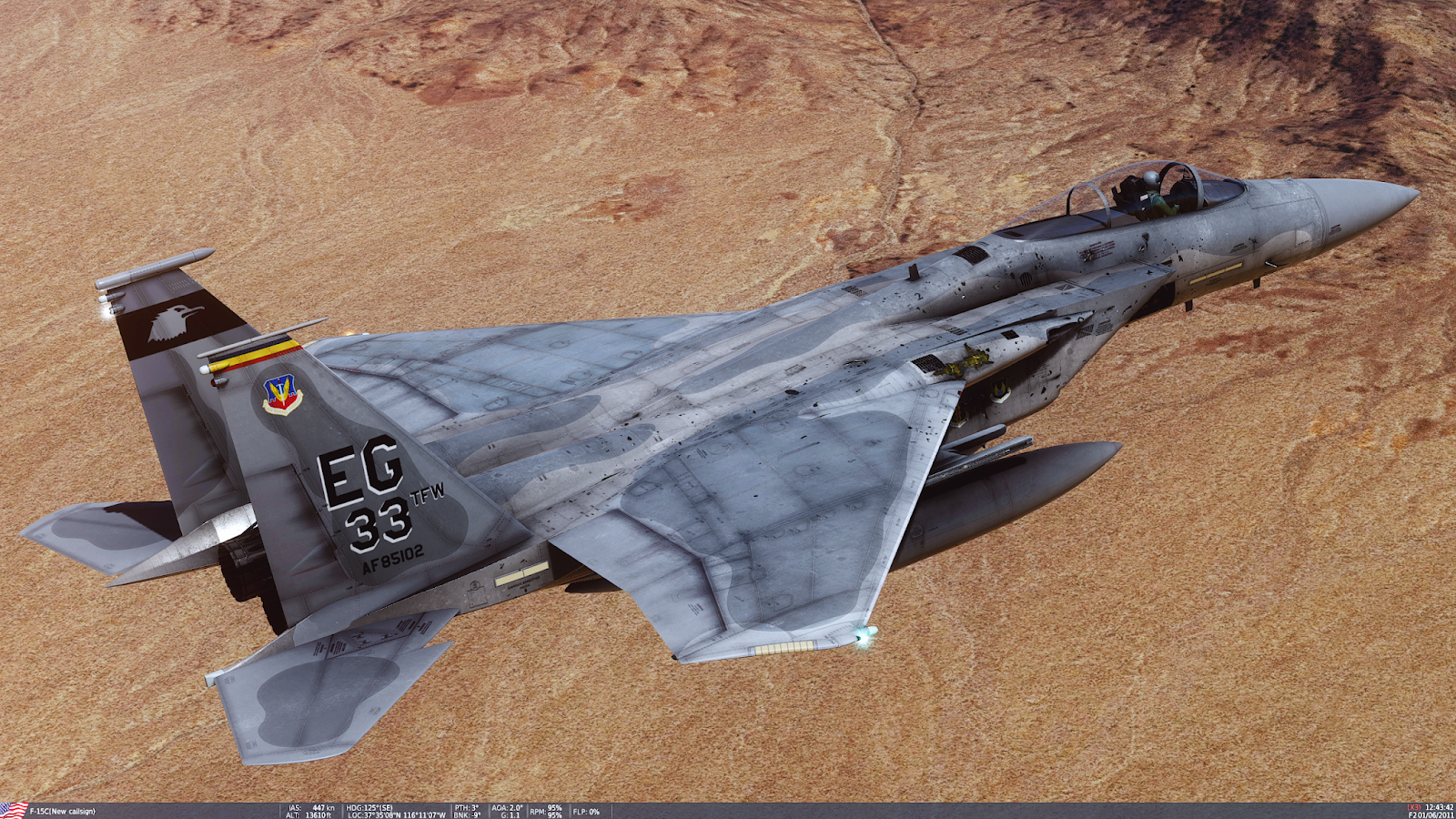
Task: Click the green wingtip navigation light
Action: click(x=860, y=637)
